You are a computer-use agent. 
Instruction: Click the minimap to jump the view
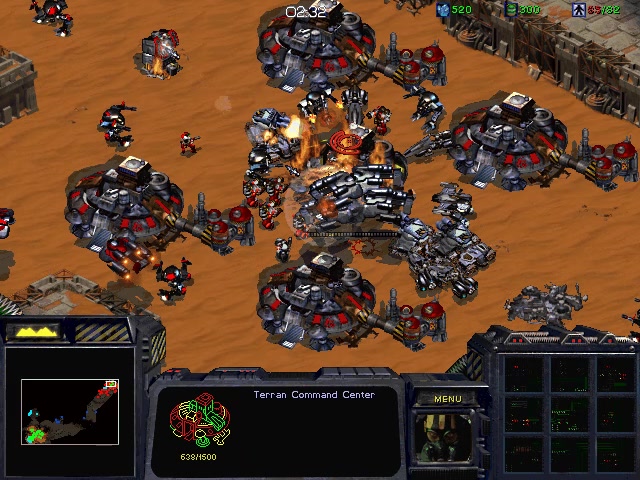[x=70, y=411]
